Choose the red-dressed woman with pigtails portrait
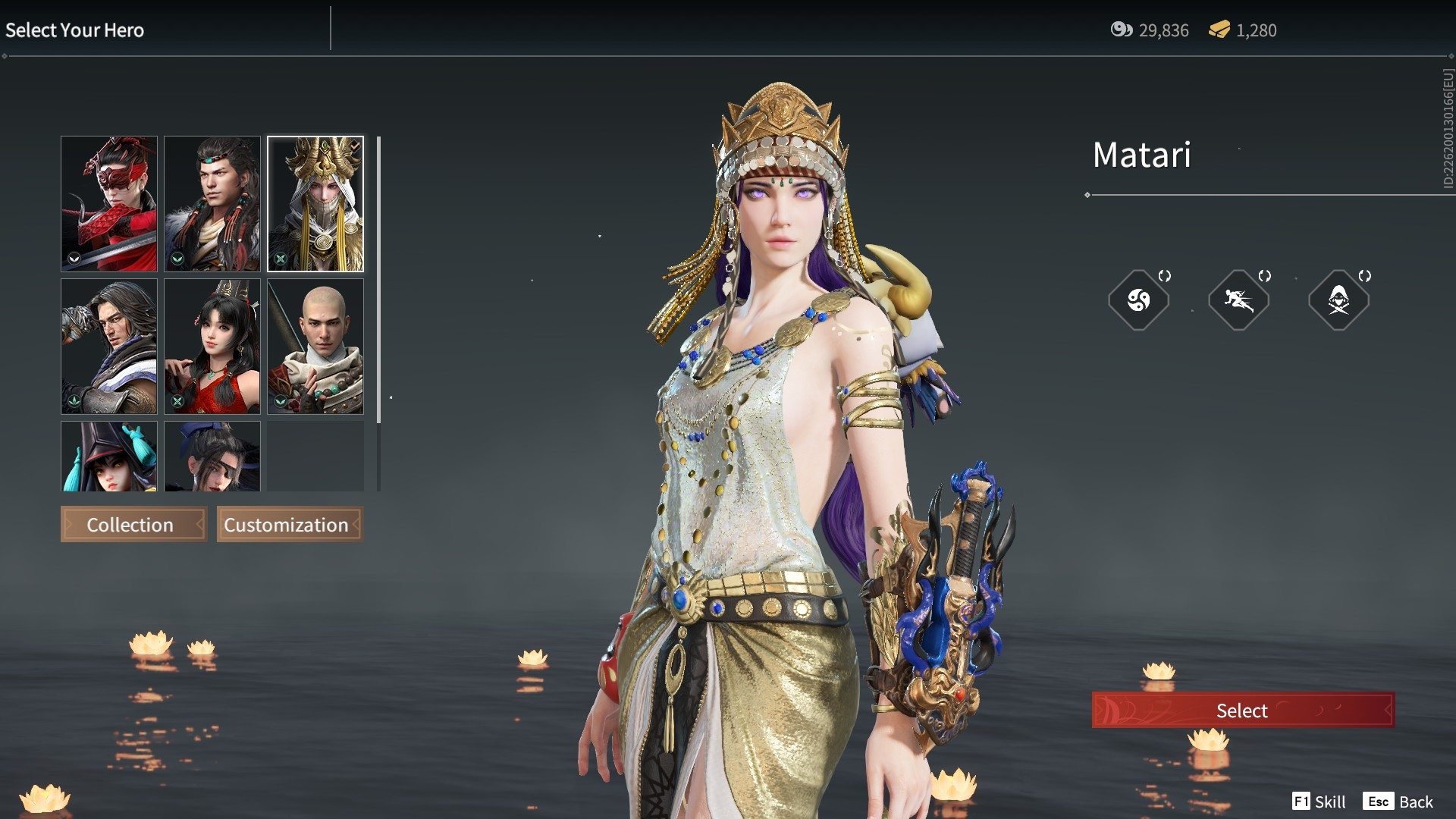The image size is (1456, 819). pos(212,346)
